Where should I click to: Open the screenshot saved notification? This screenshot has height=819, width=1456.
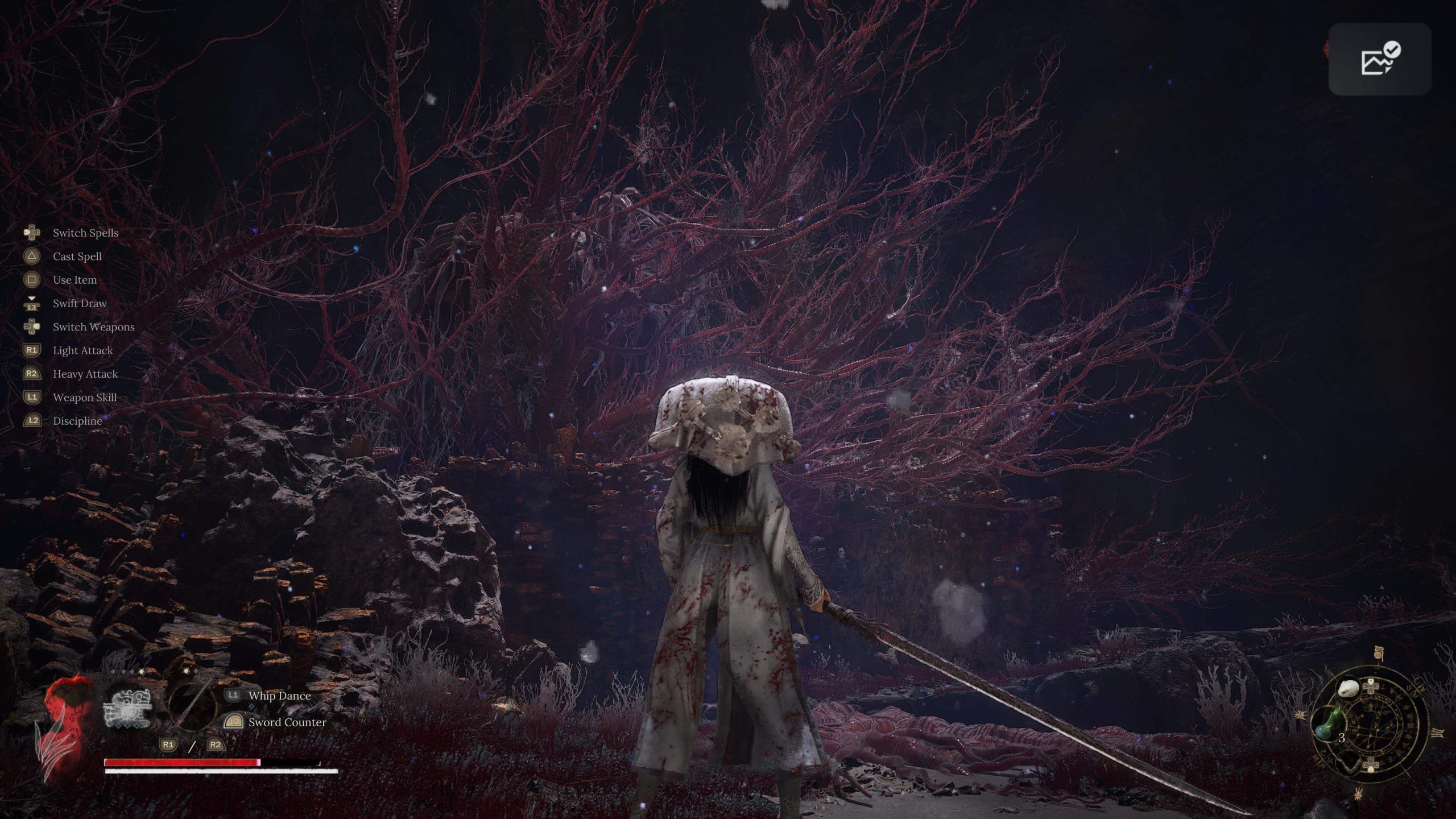[x=1379, y=59]
